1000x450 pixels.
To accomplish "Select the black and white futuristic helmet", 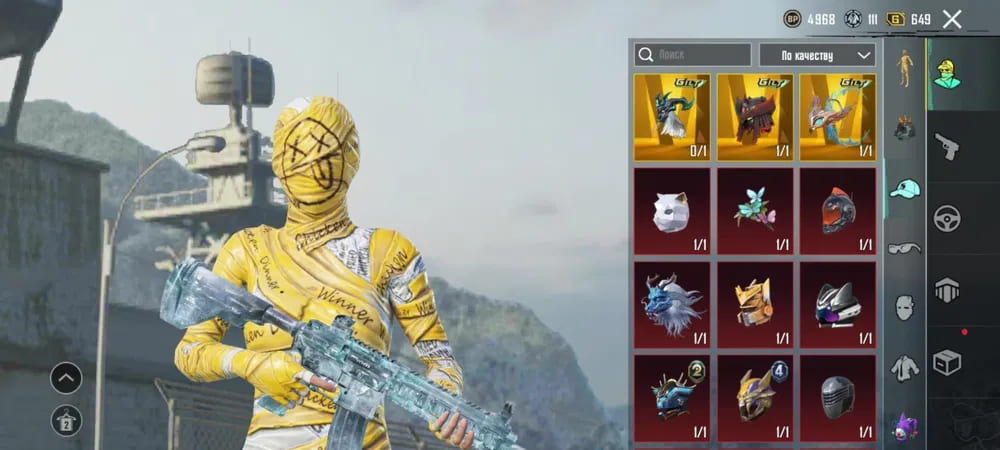I will pos(838,305).
